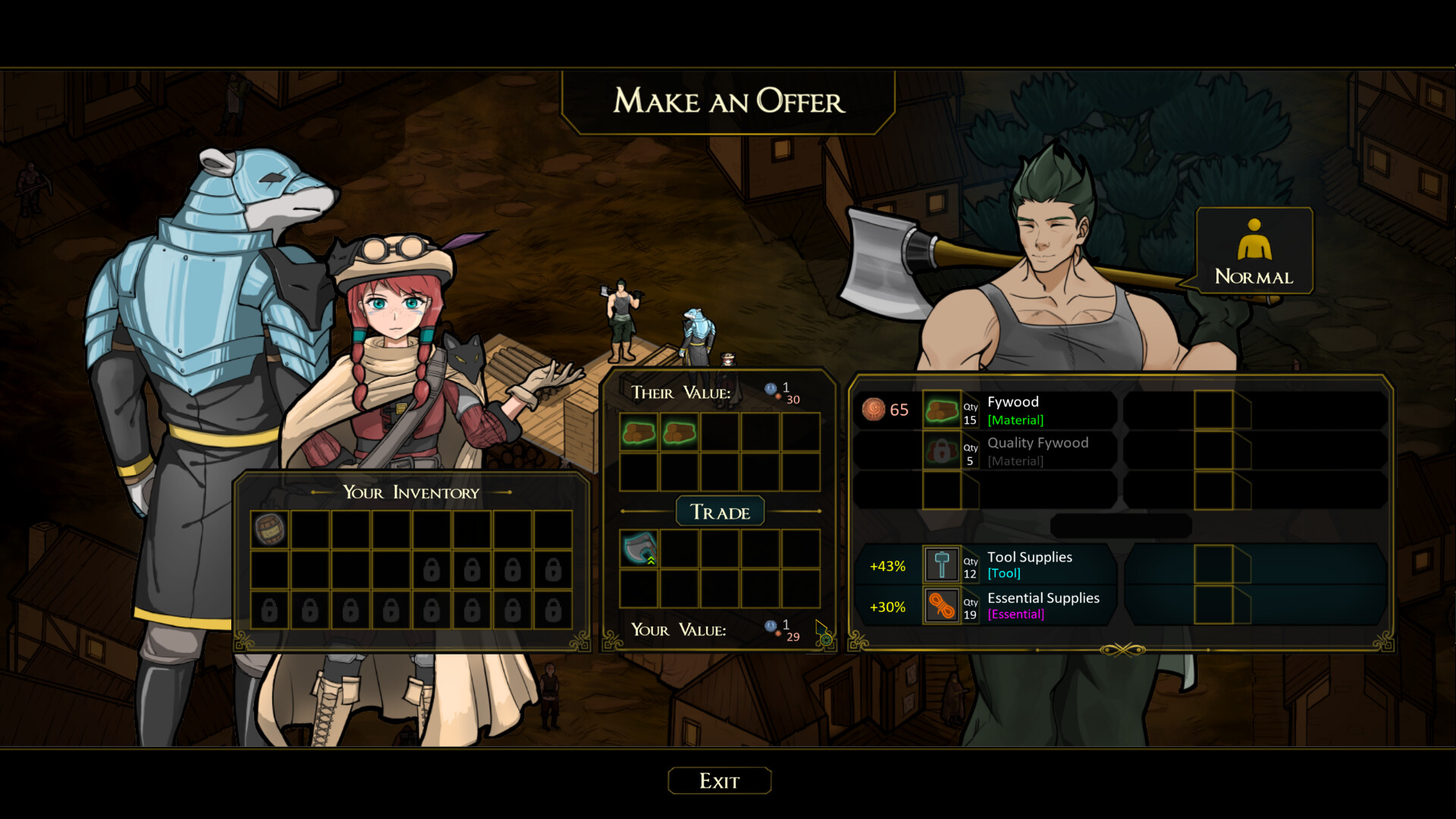Viewport: 1456px width, 819px height.
Task: Pick the Essential Supplies row
Action: click(1016, 606)
